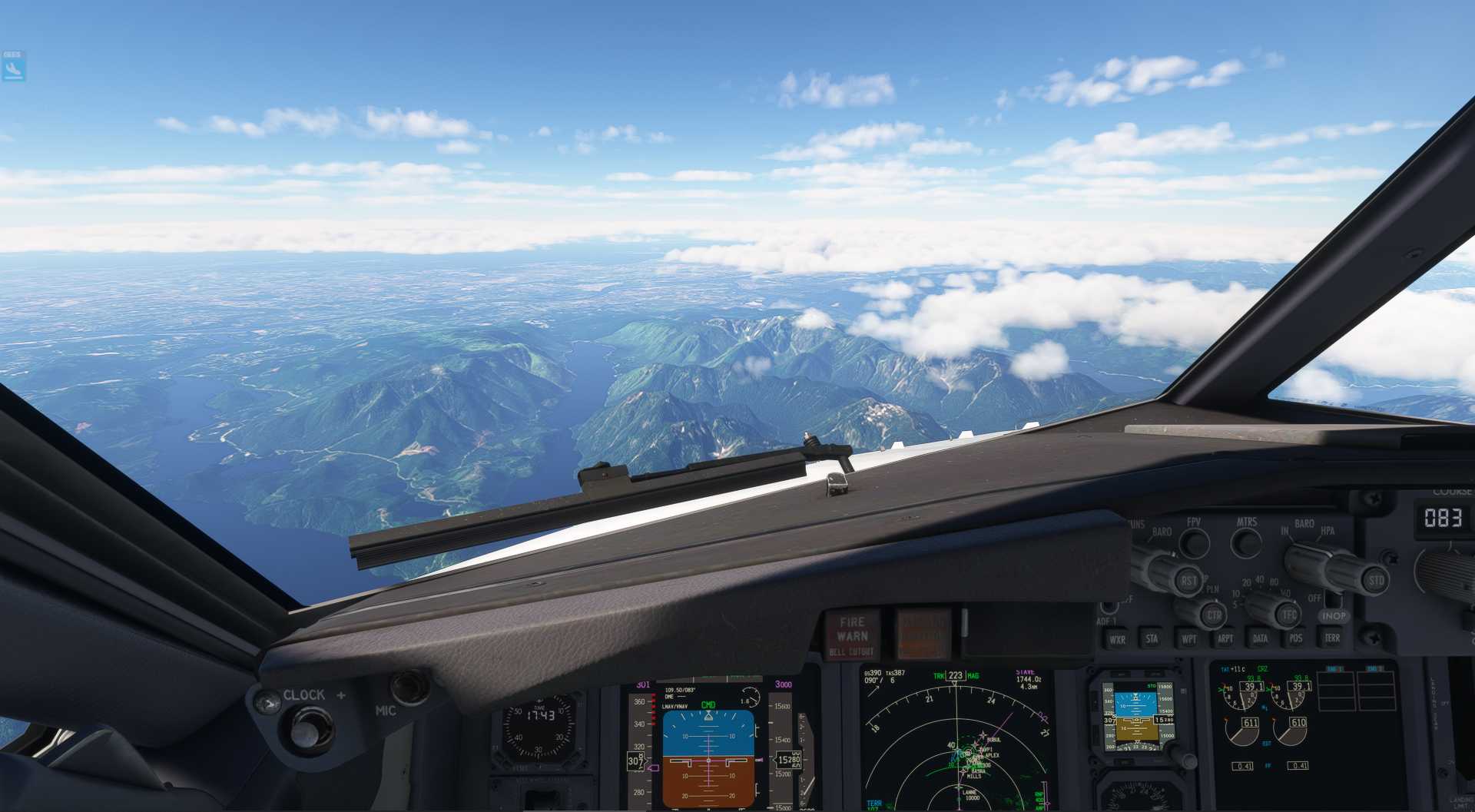The image size is (1475, 812).
Task: Click the MIC switch near the clock
Action: [409, 686]
